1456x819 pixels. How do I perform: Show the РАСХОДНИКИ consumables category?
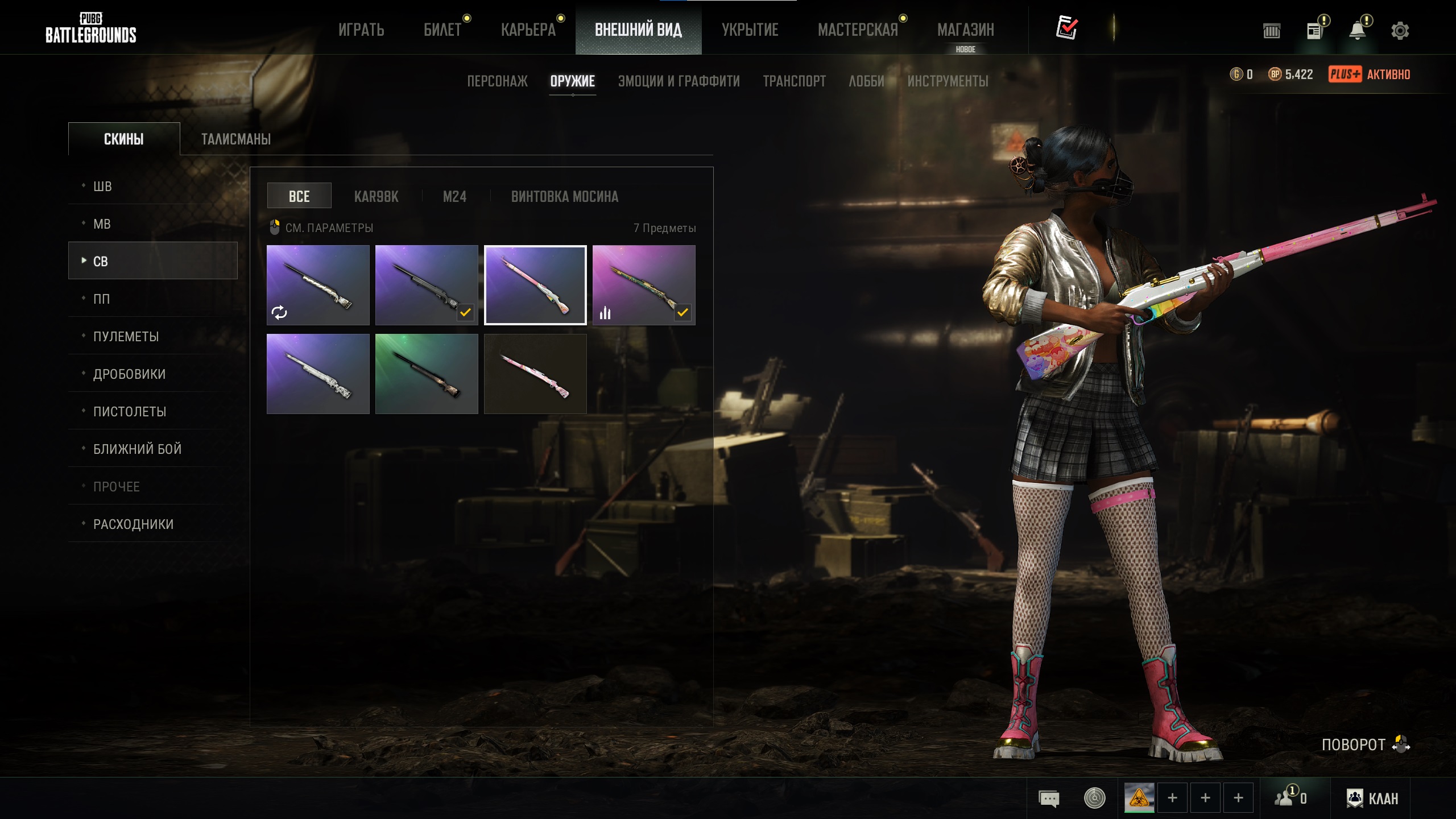pyautogui.click(x=133, y=524)
